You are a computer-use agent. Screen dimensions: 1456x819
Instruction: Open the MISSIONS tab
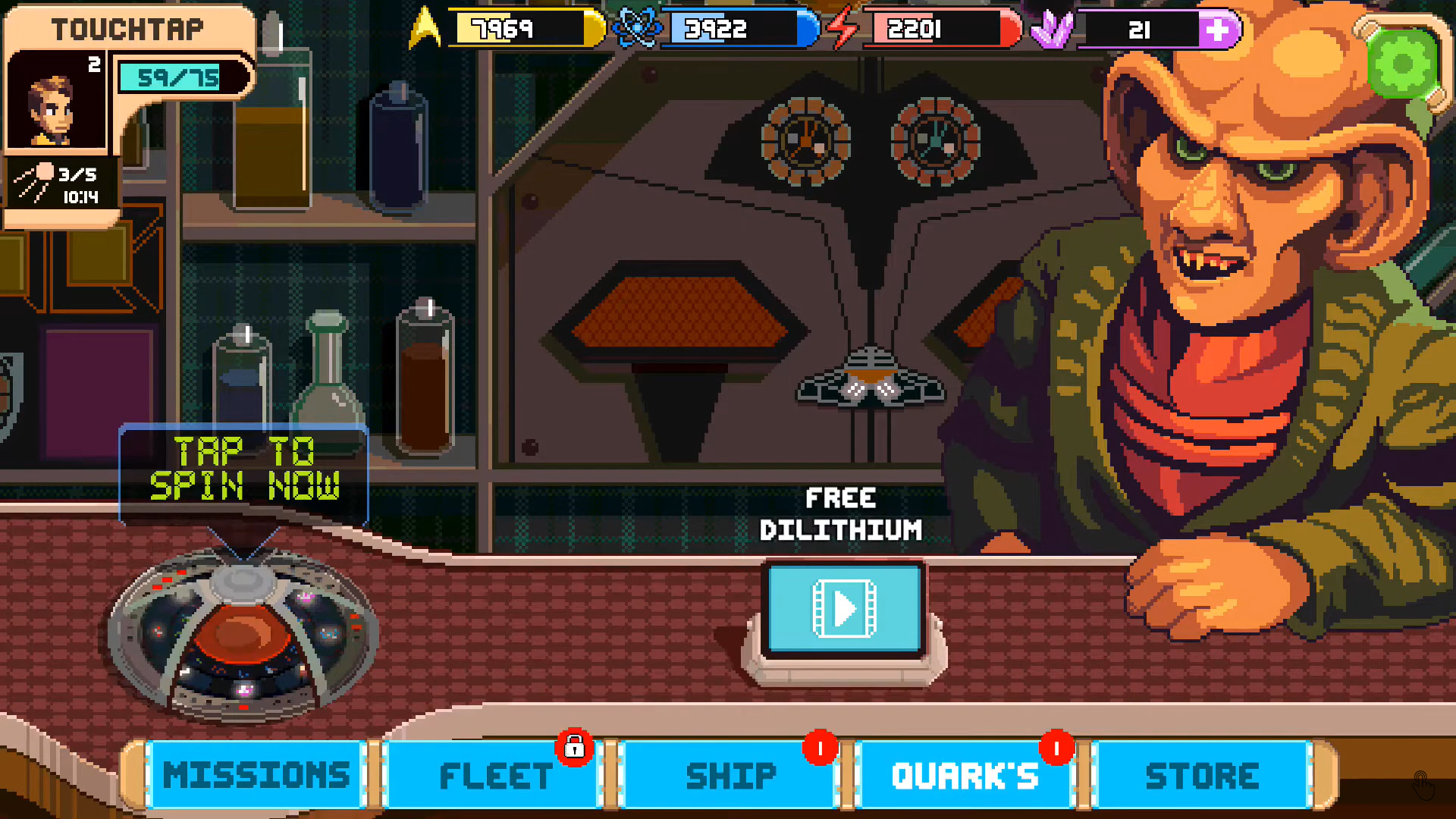point(254,775)
